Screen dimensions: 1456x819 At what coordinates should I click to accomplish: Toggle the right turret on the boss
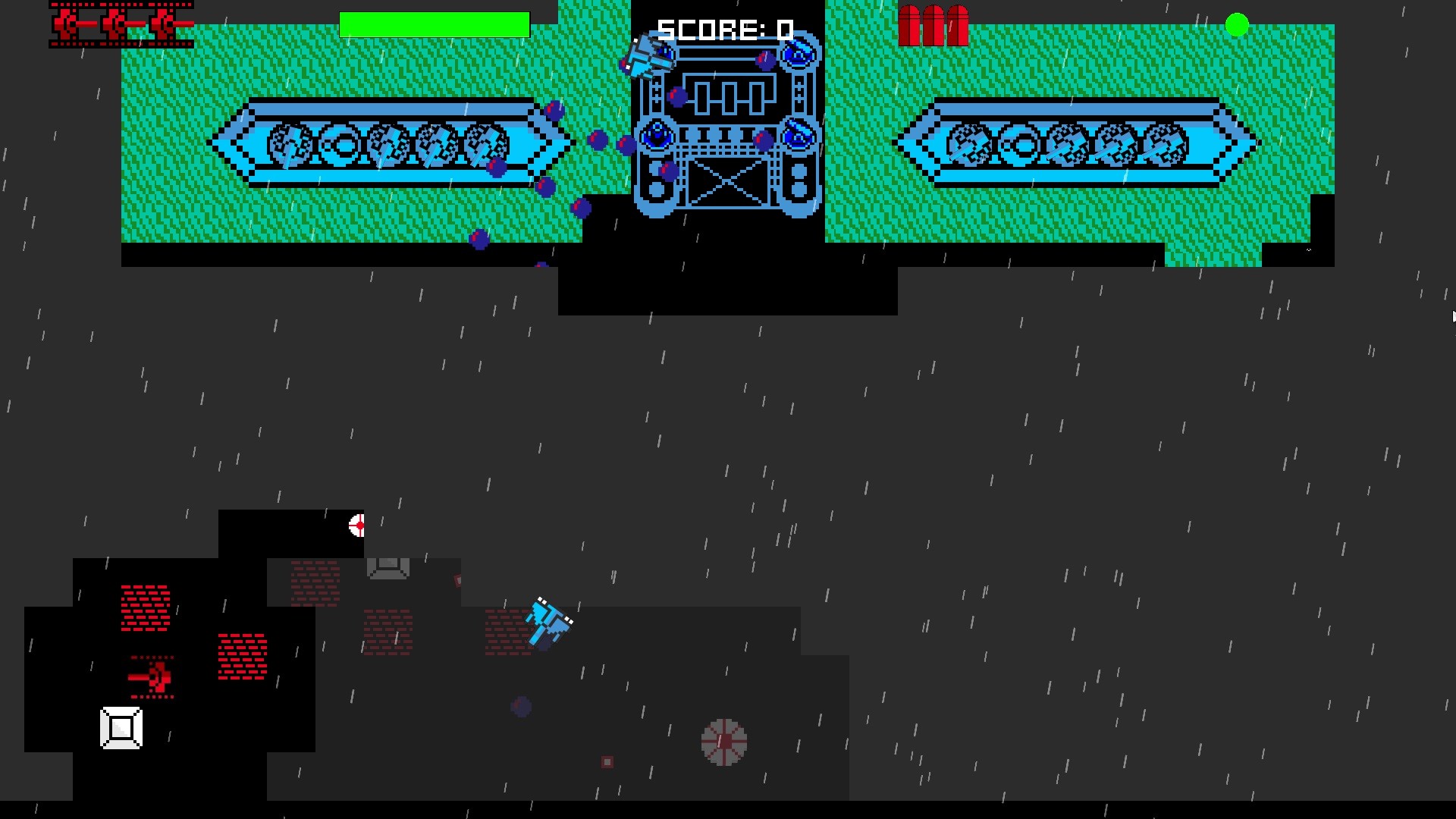pos(798,136)
